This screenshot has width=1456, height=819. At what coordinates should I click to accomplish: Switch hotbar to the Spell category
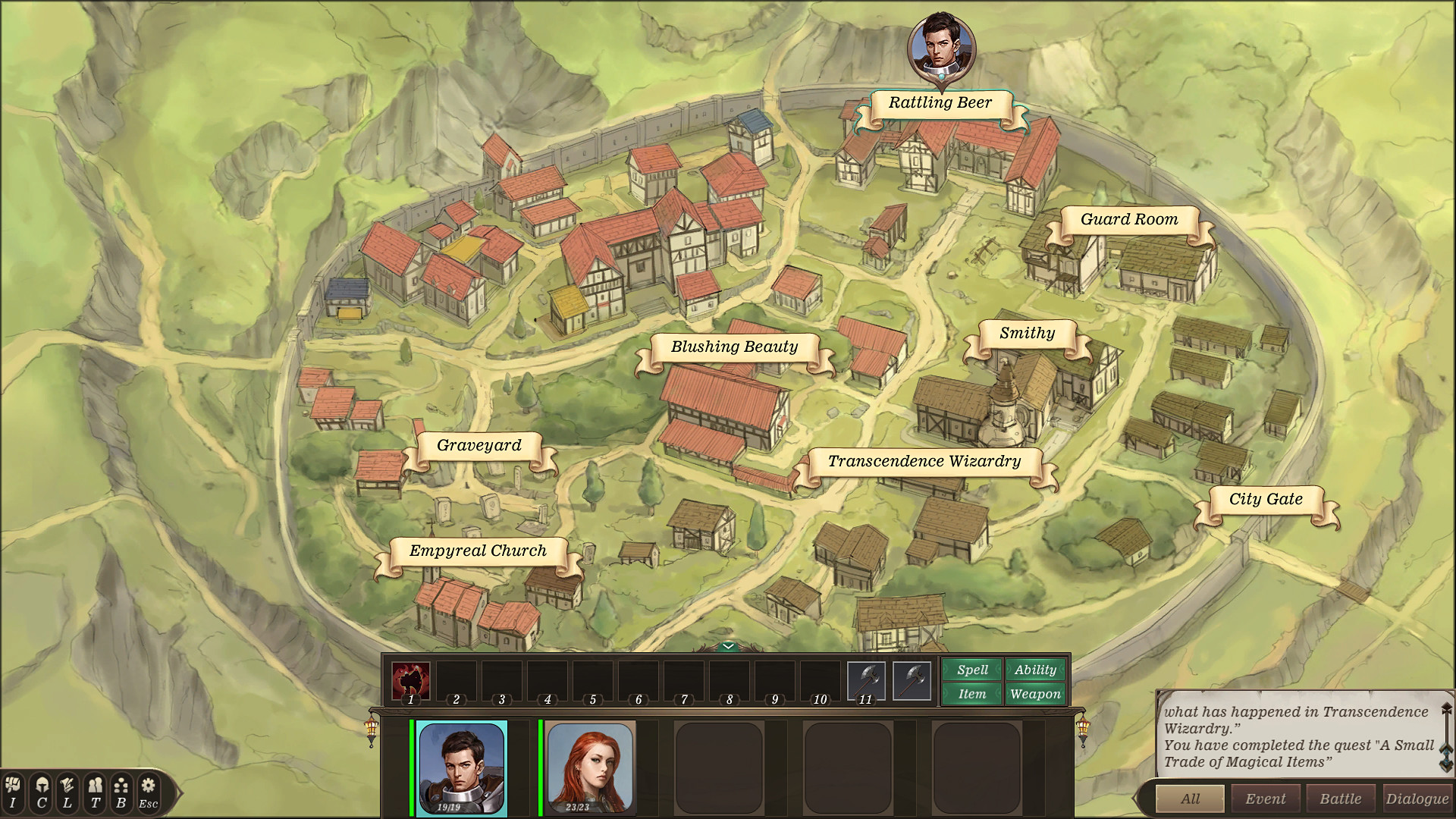coord(972,670)
